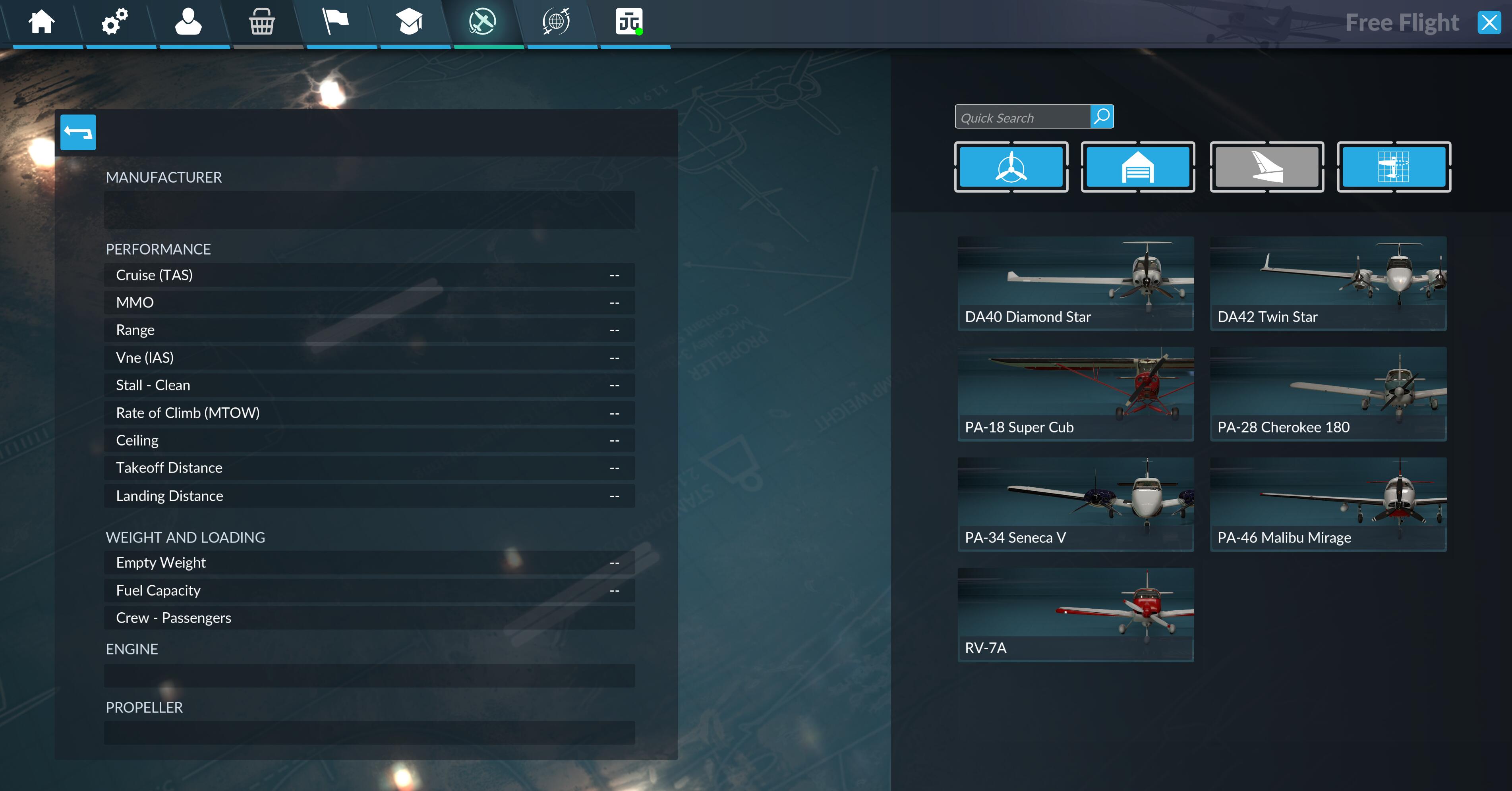Screen dimensions: 1512x791
Task: Select the red RV-7A aircraft
Action: tap(1075, 614)
